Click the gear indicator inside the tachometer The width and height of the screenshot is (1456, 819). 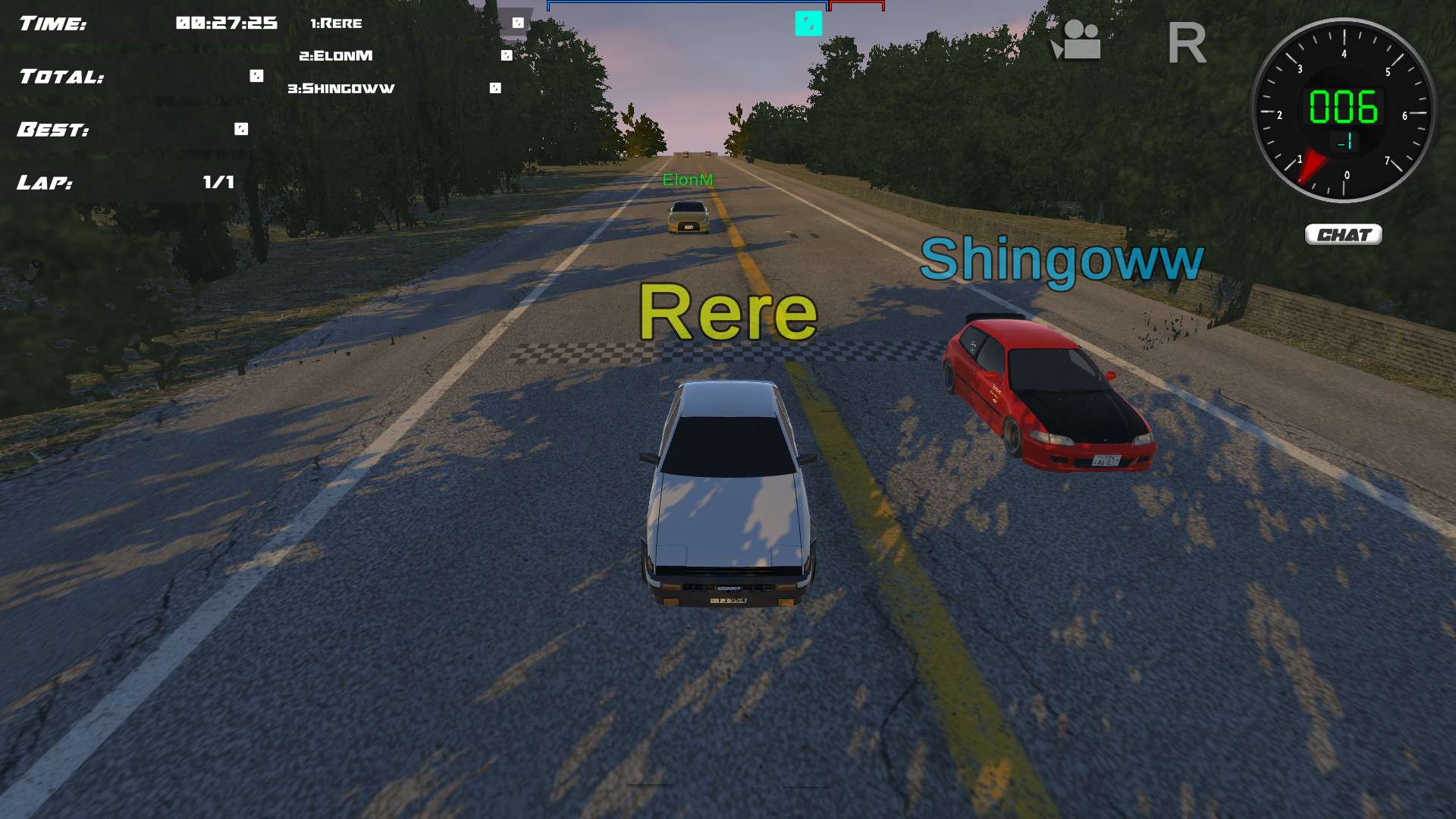(1343, 141)
